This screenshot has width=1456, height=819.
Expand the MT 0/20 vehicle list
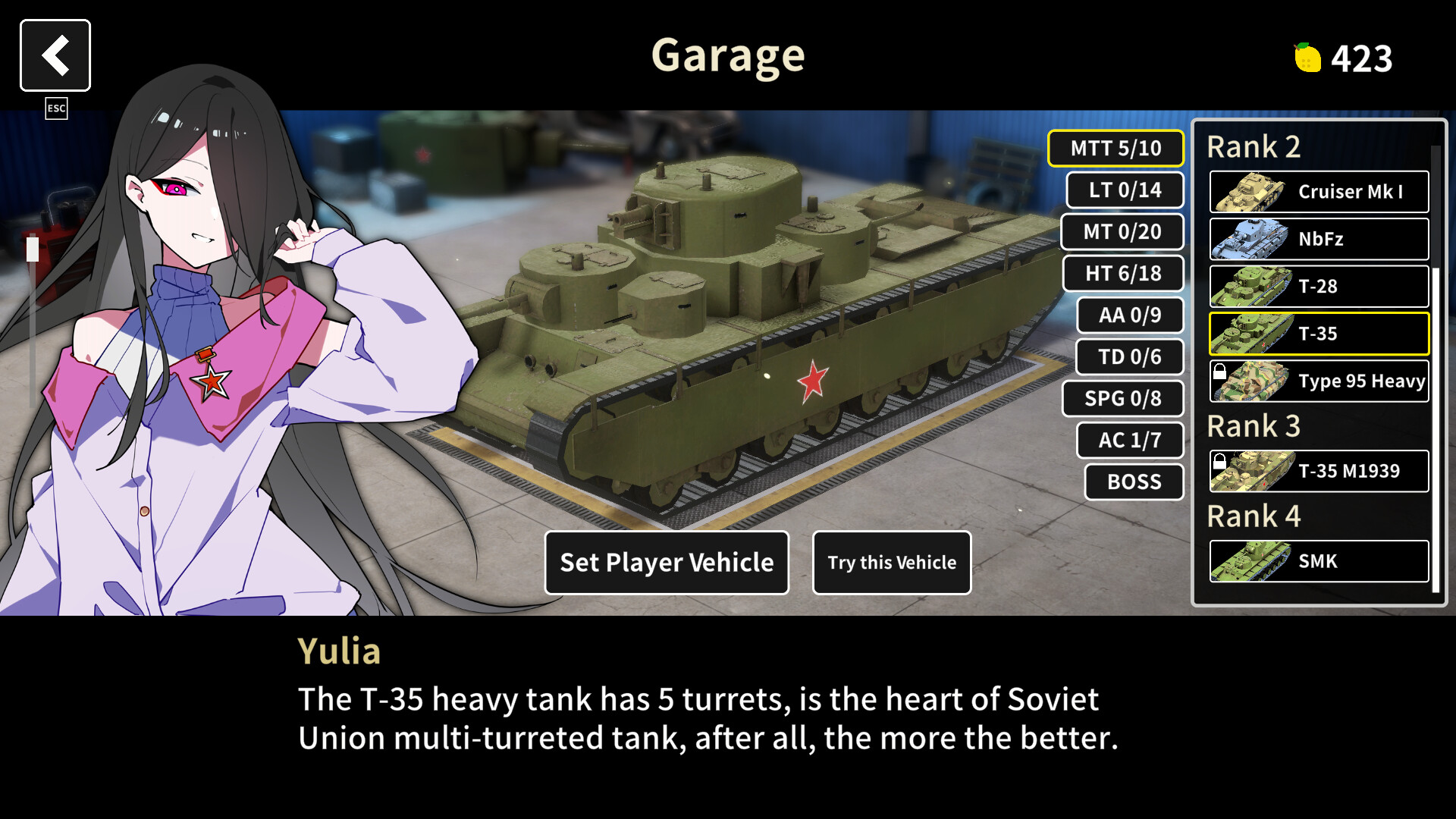coord(1122,232)
